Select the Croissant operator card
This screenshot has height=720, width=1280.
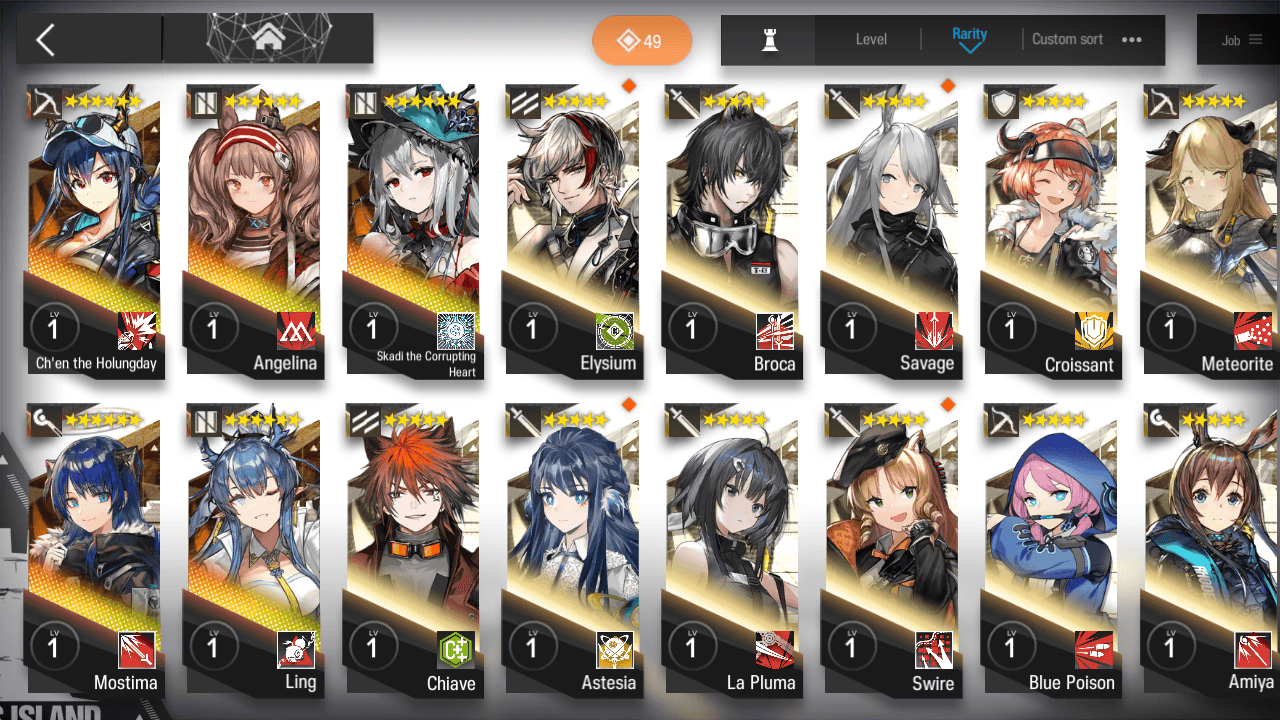(x=1051, y=230)
